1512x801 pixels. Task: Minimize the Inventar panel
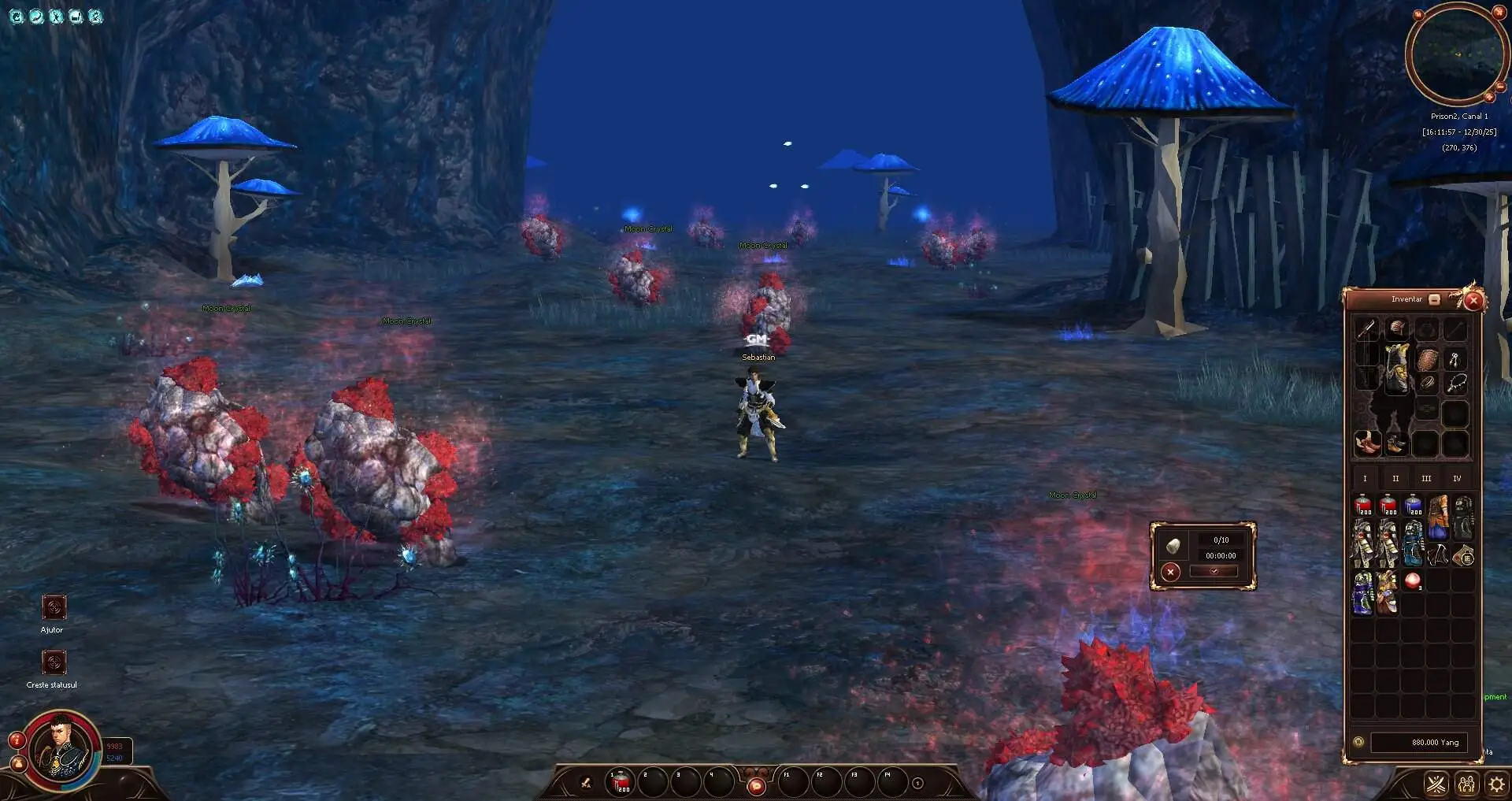[1434, 299]
